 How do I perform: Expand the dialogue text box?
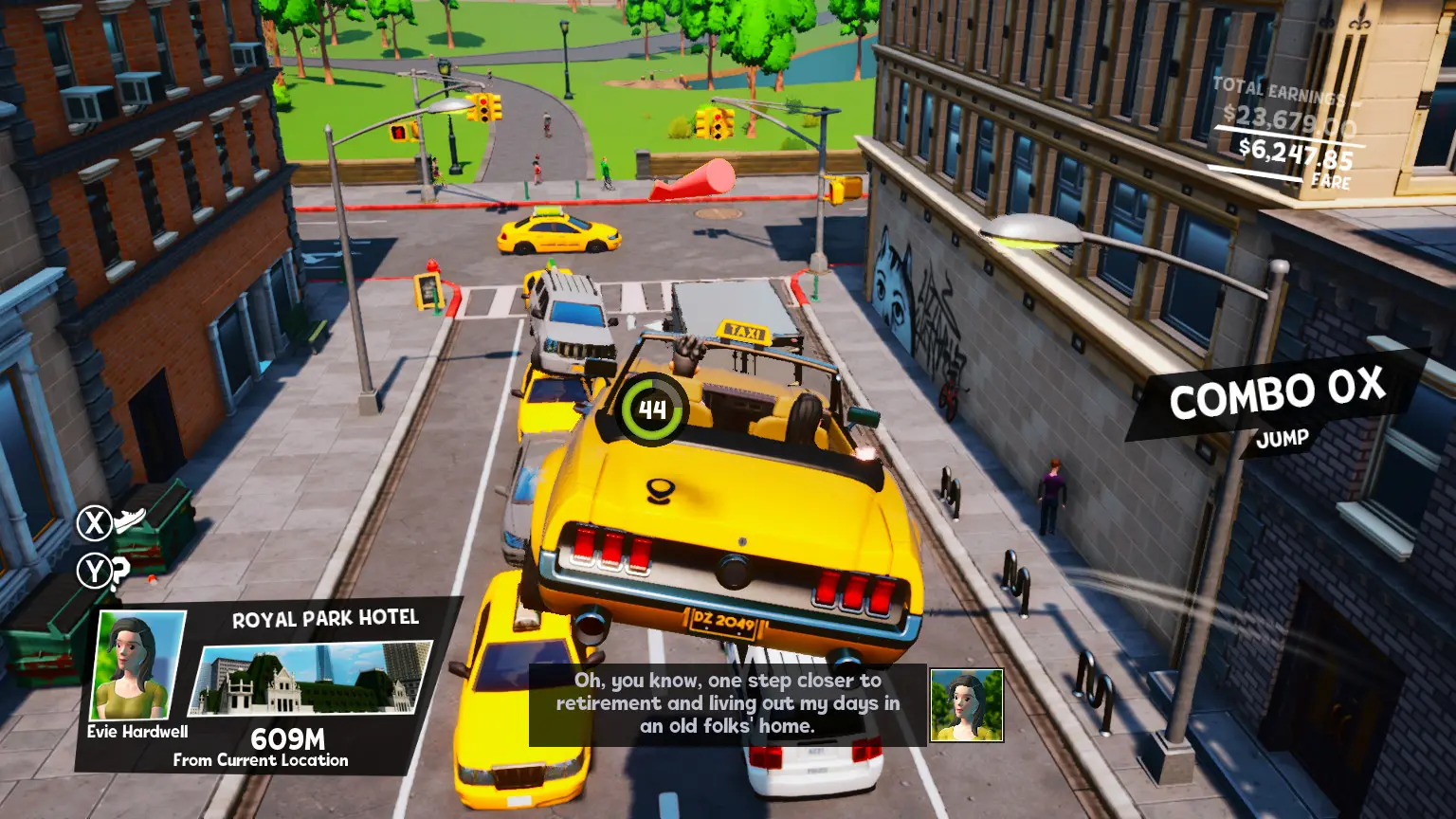click(724, 703)
